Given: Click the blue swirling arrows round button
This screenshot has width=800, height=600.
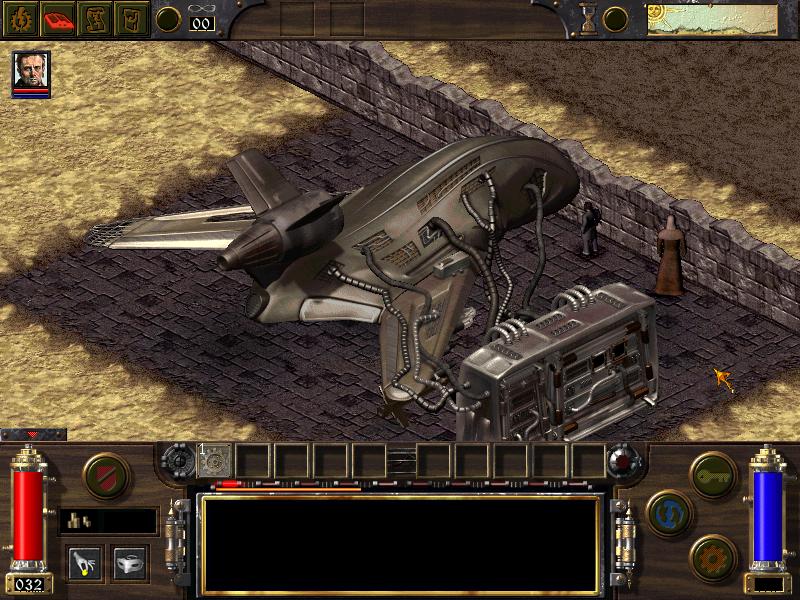Looking at the screenshot, I should pos(667,512).
